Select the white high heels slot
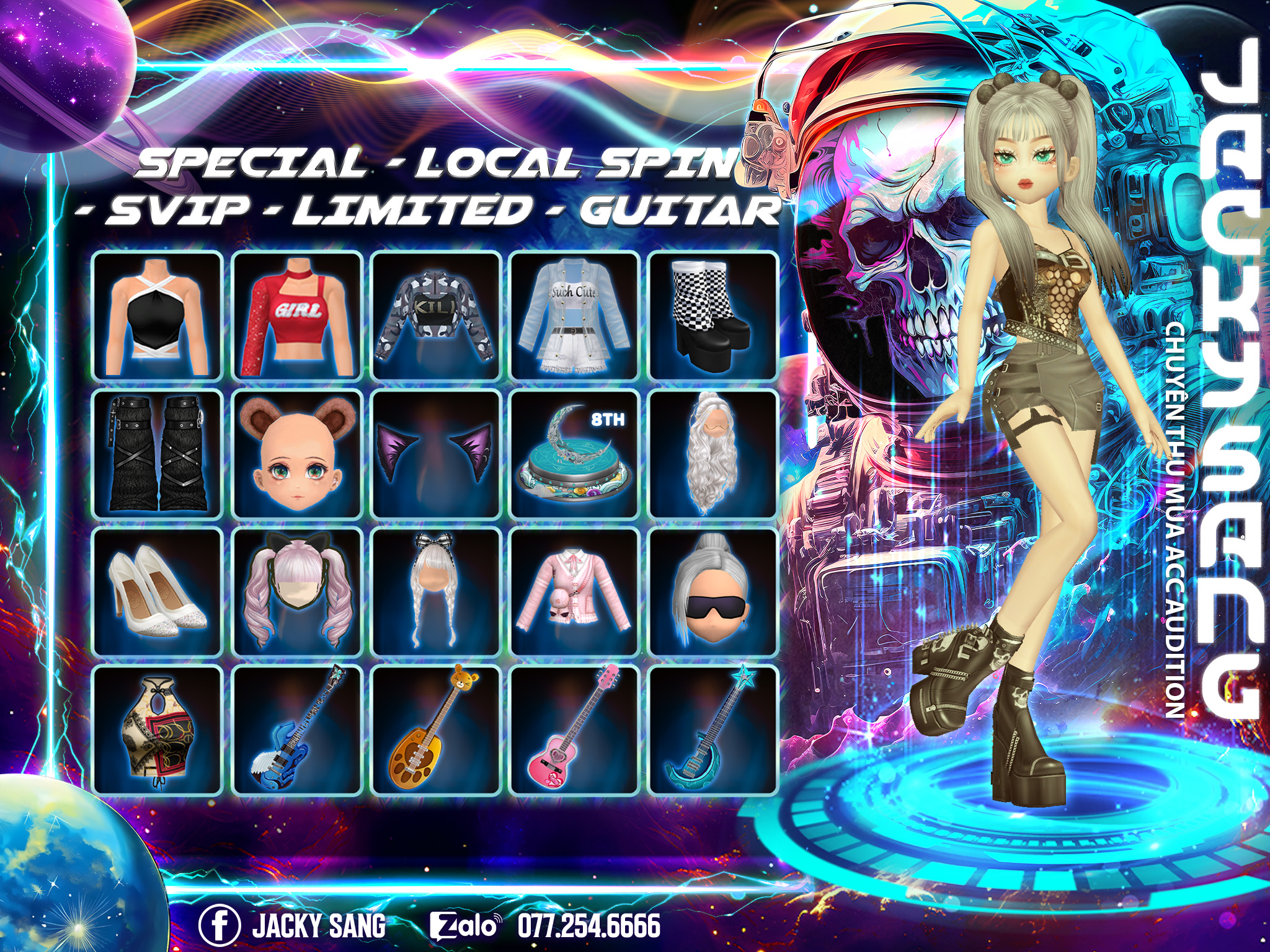Screen dimensions: 1270x952 (158, 593)
